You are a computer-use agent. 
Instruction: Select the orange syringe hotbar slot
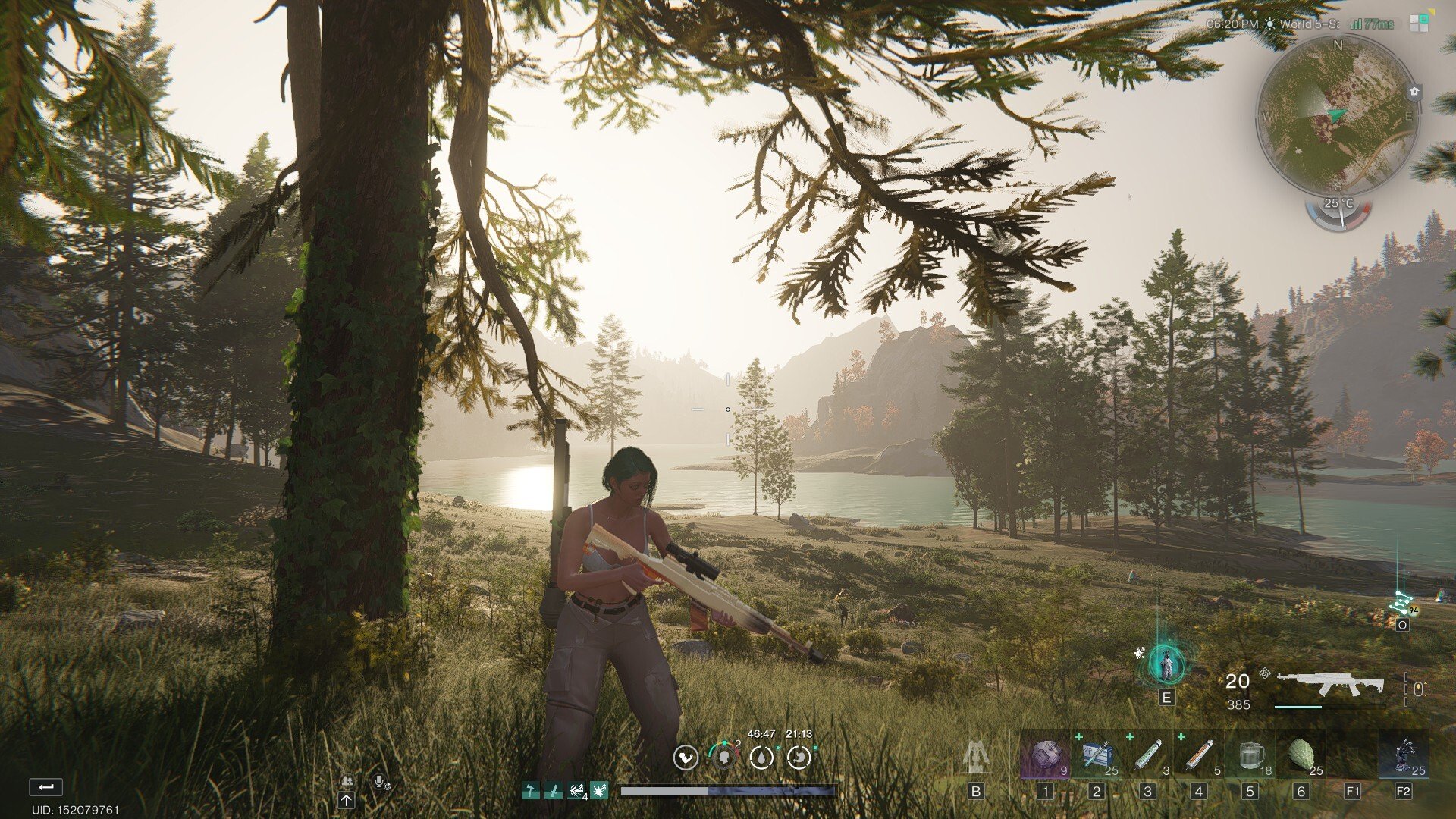coord(1199,756)
